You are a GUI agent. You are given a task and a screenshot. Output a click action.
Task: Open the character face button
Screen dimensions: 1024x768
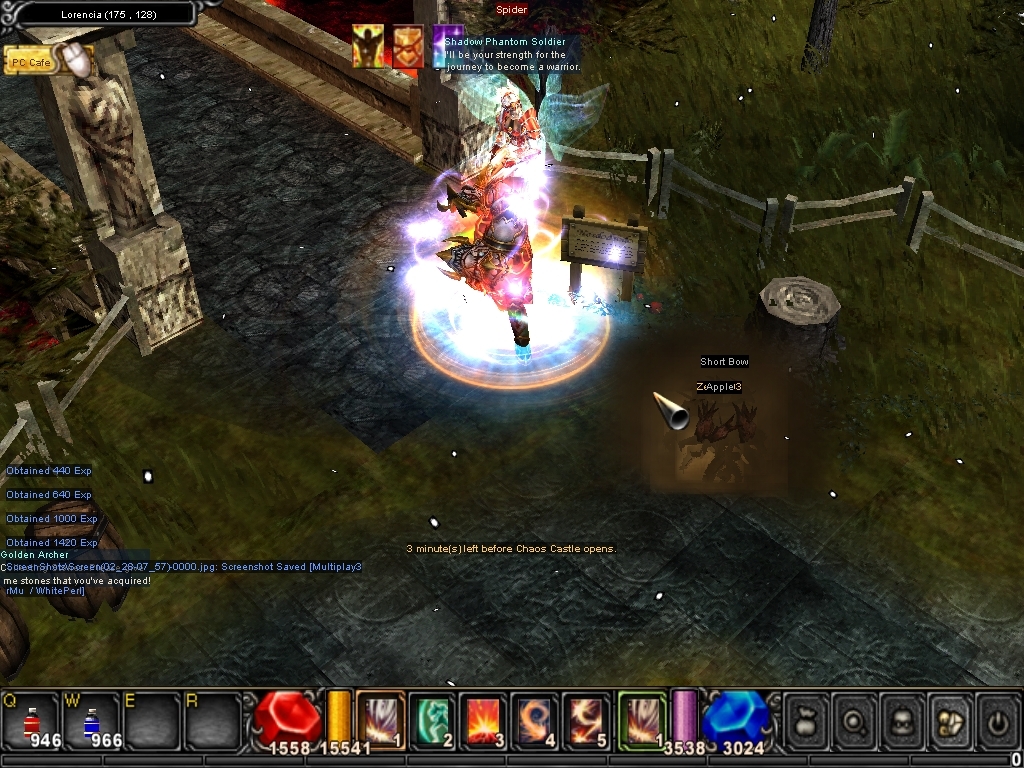902,719
